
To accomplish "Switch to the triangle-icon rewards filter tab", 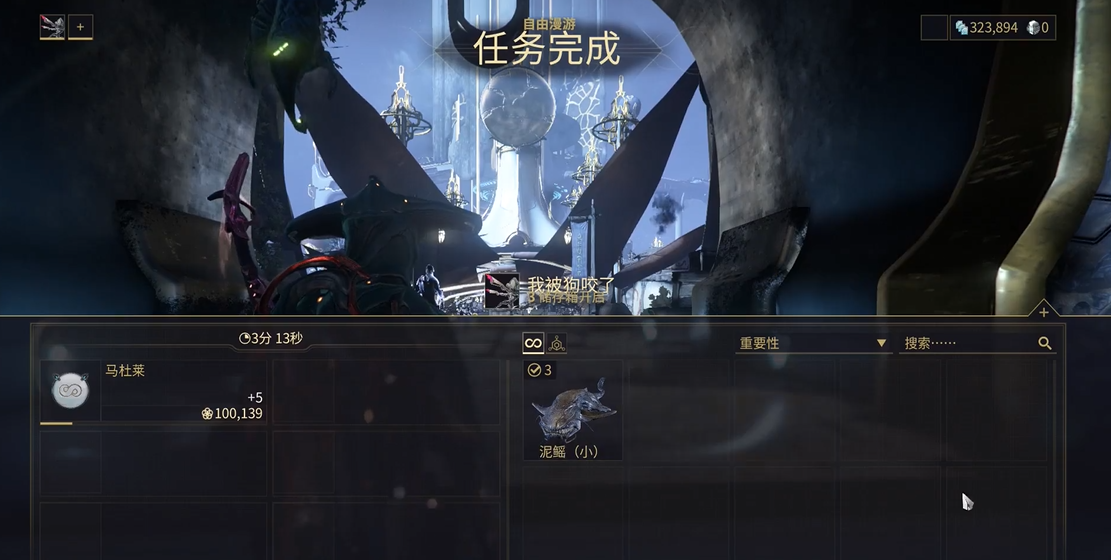I will pyautogui.click(x=557, y=343).
